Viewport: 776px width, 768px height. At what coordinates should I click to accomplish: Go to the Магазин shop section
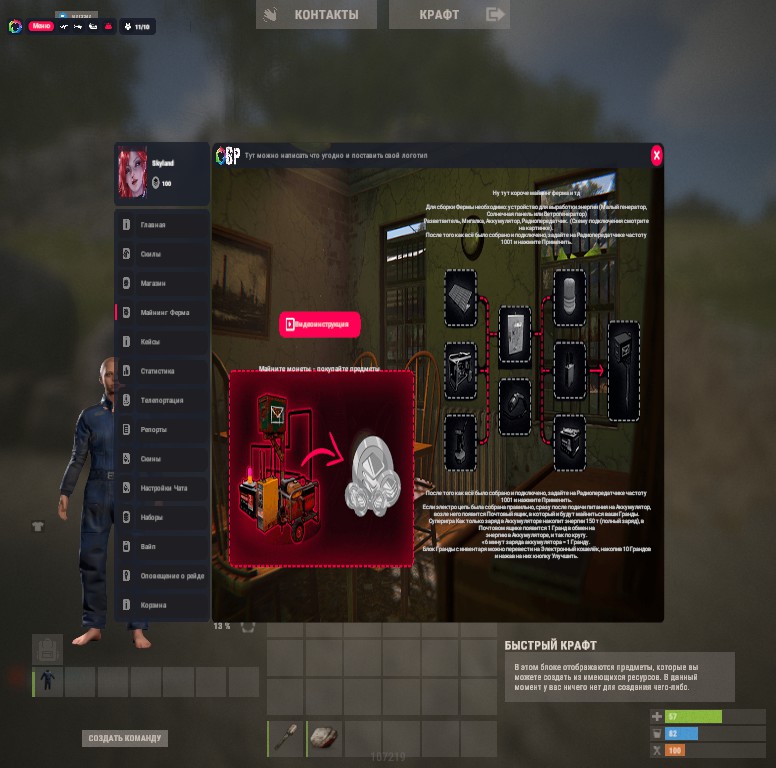(162, 283)
